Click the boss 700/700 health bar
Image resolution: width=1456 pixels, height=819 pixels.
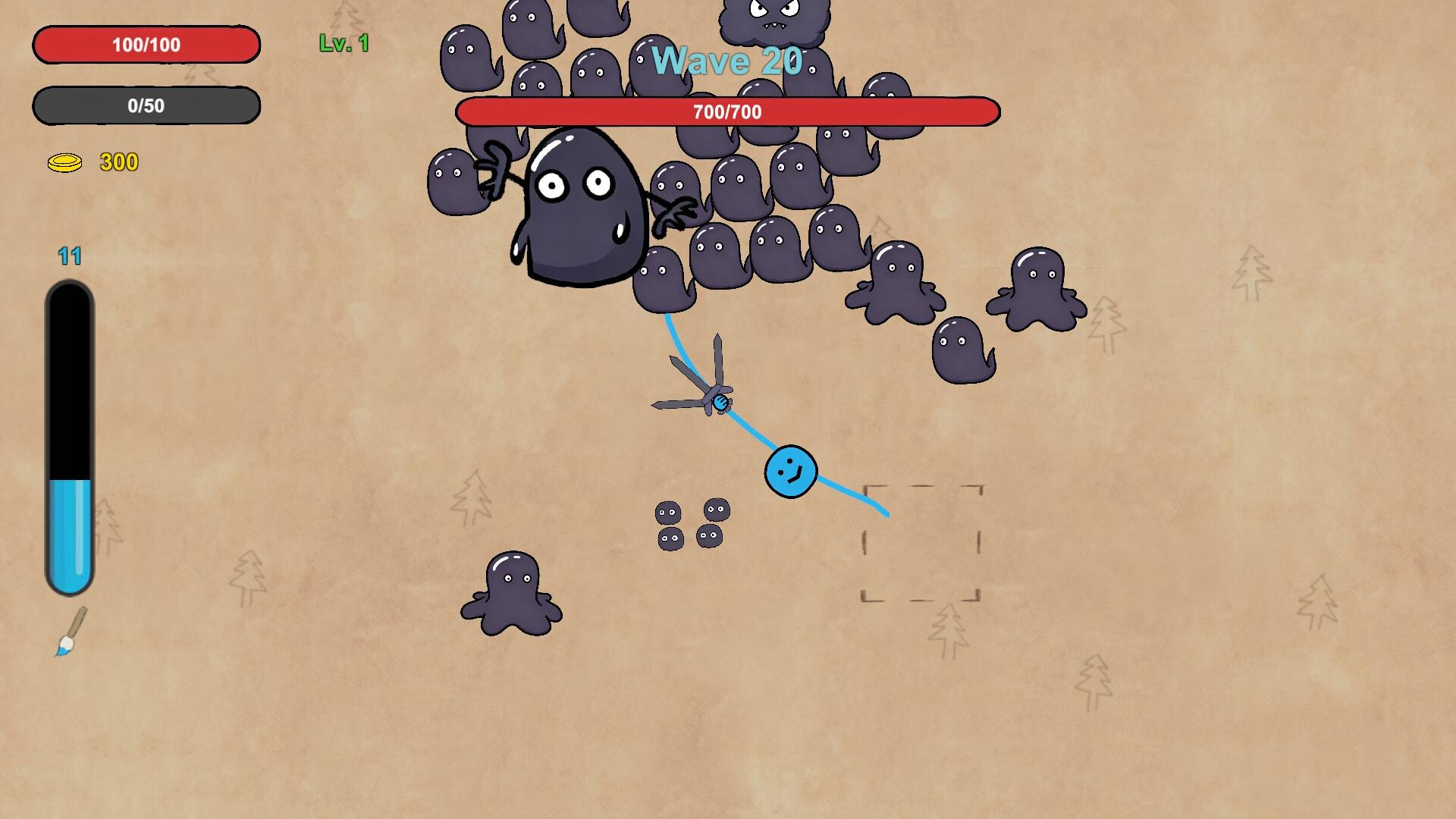[726, 112]
